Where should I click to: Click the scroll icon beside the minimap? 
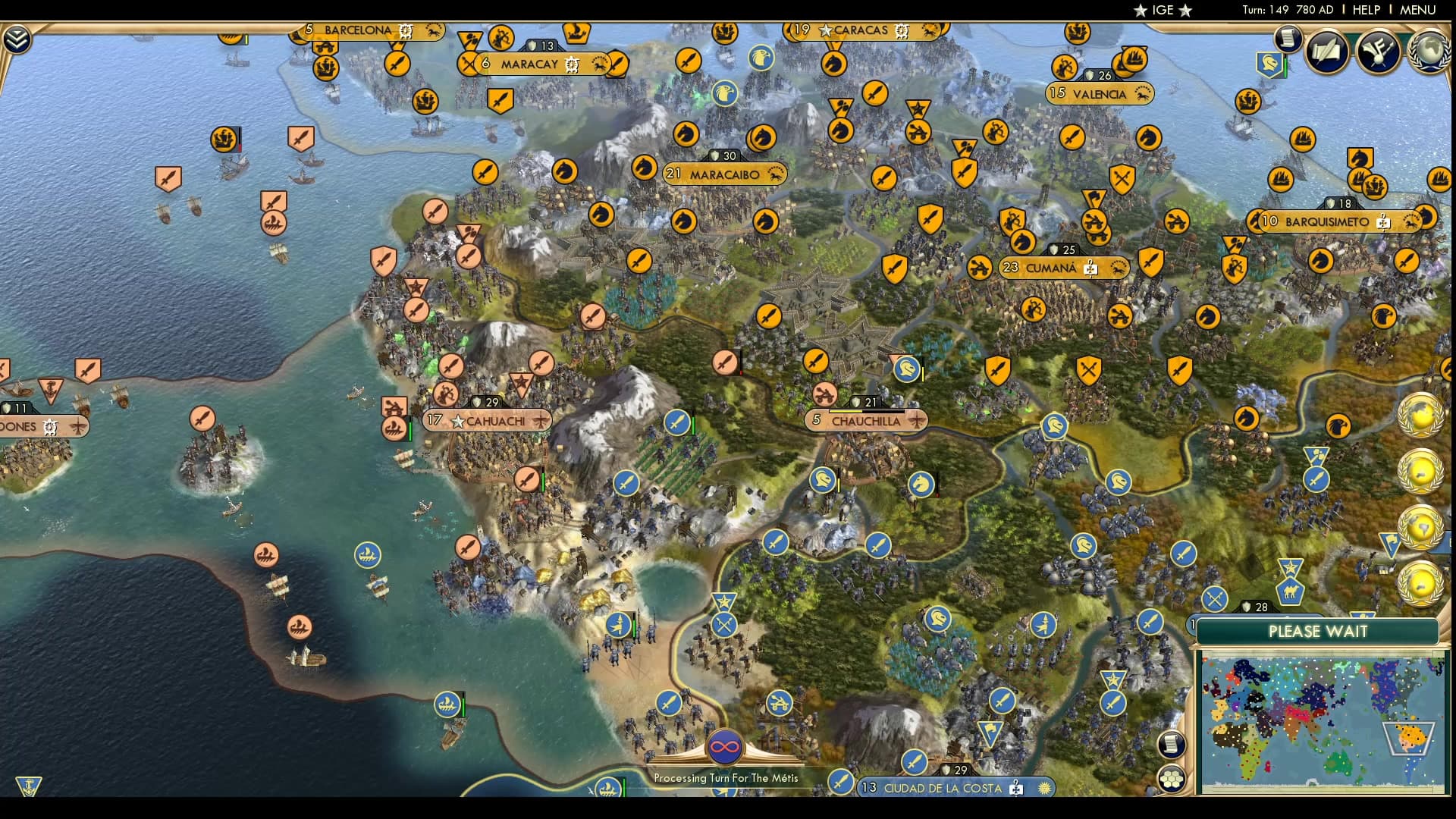pyautogui.click(x=1173, y=744)
